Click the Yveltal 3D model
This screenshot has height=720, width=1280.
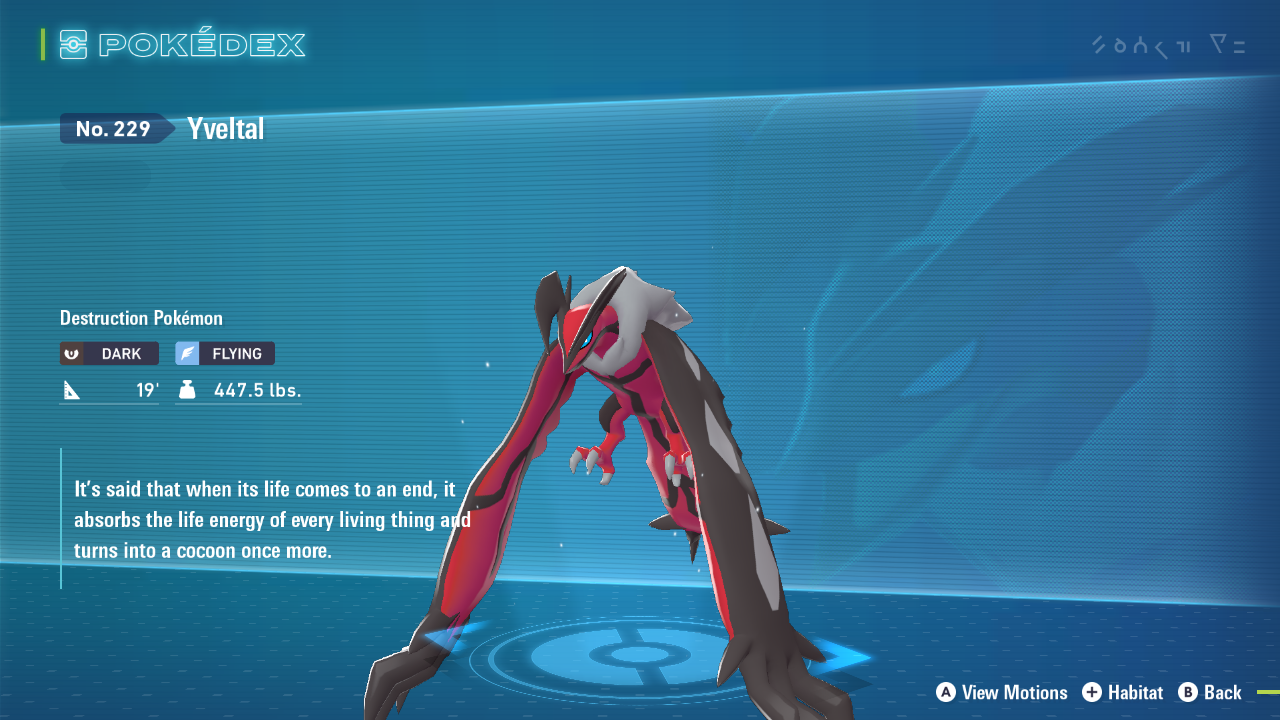tap(620, 420)
